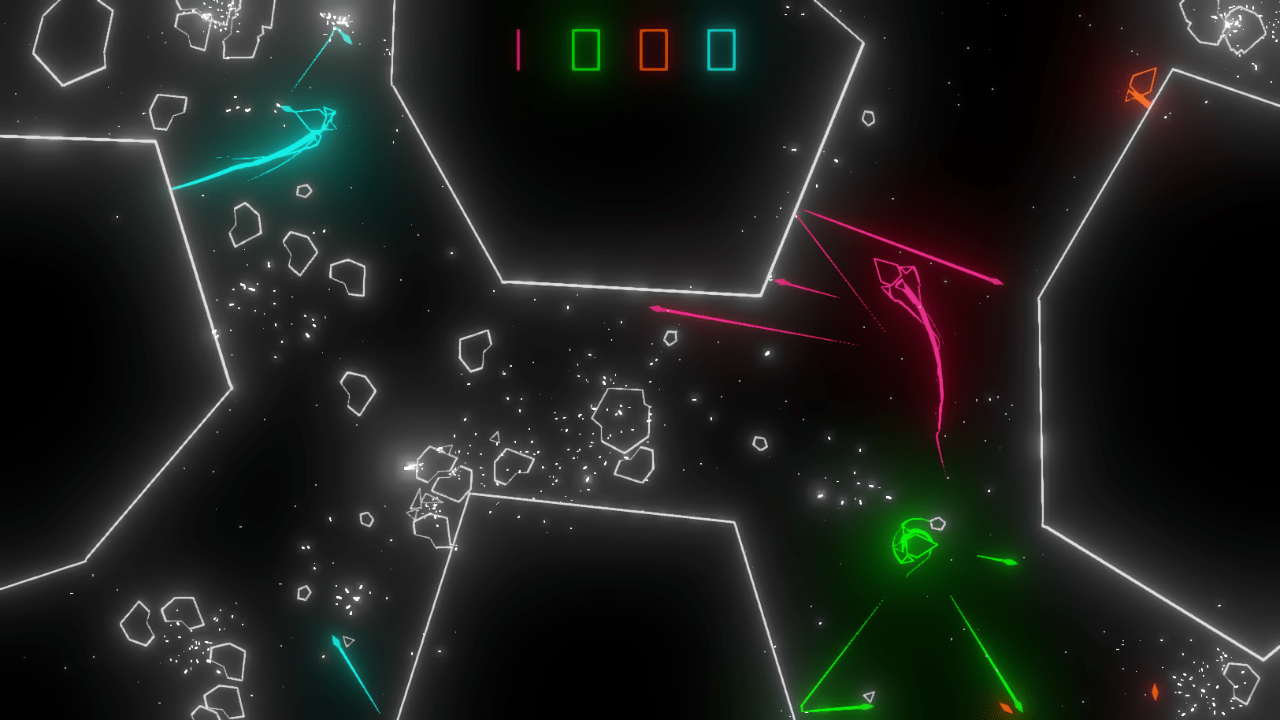The height and width of the screenshot is (720, 1280).
Task: Click the orange zero score indicator
Action: pyautogui.click(x=655, y=48)
